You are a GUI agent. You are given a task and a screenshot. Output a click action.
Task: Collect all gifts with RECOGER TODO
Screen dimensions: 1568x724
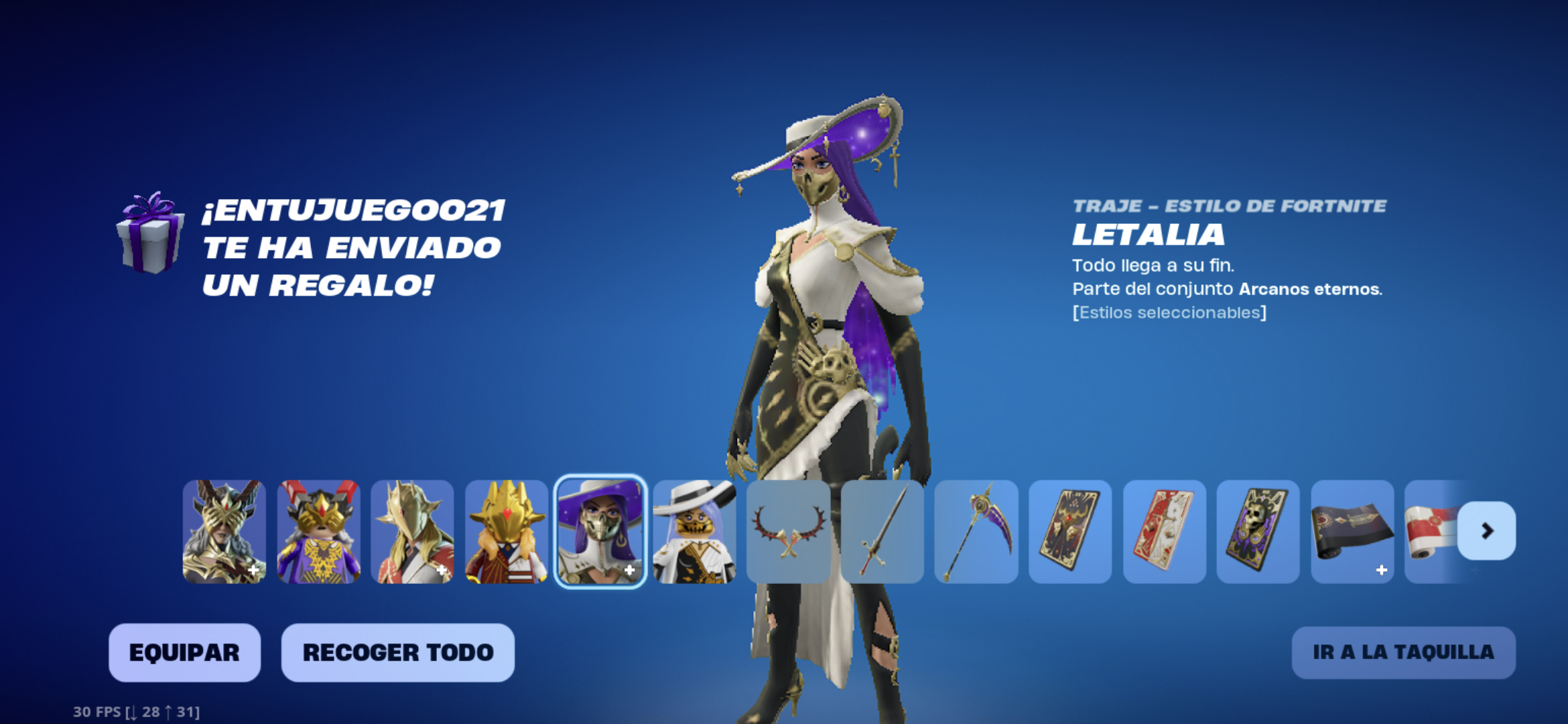(x=397, y=652)
